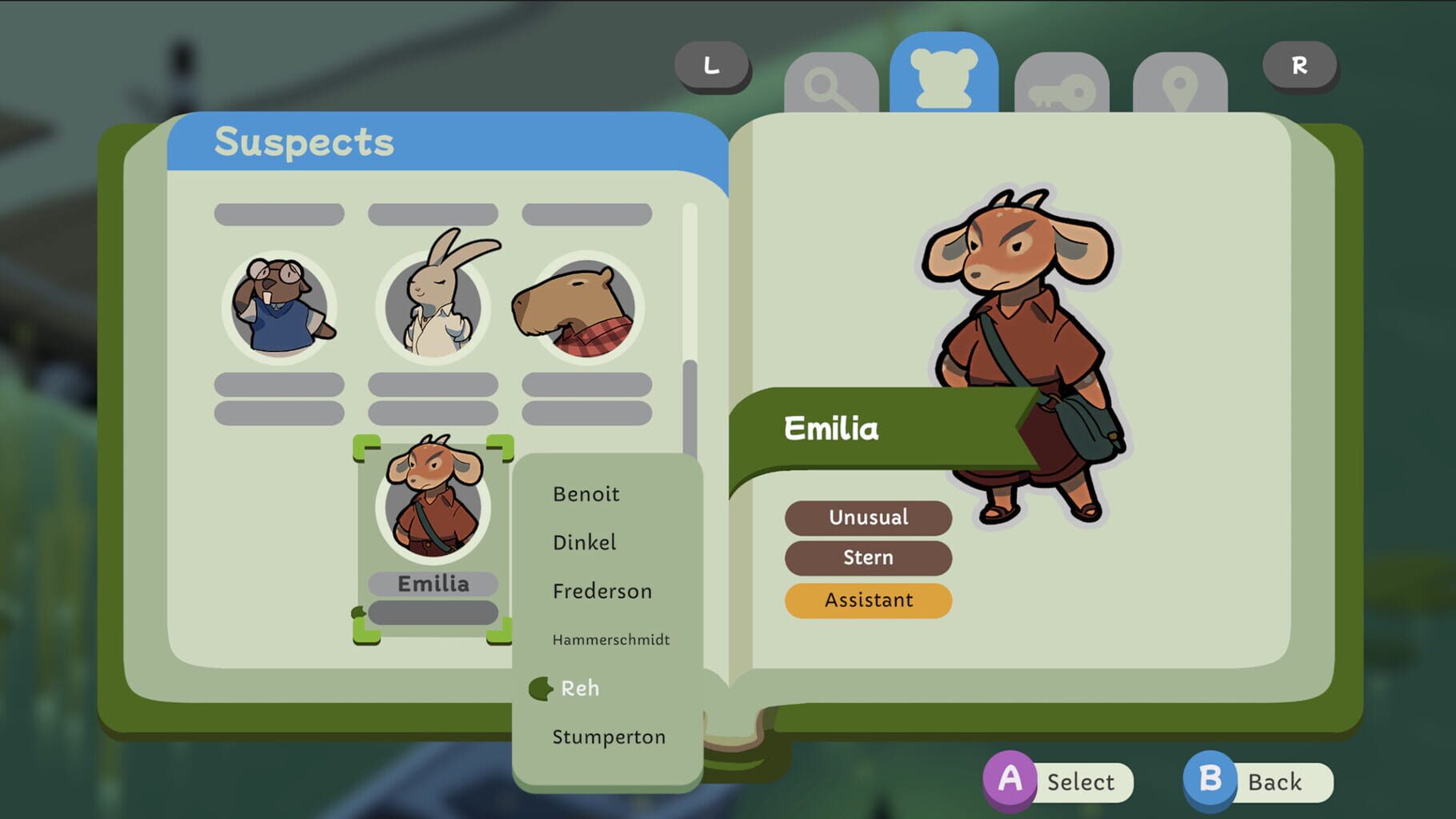Pick Hammerschmidt in the name list
This screenshot has width=1456, height=819.
click(611, 639)
